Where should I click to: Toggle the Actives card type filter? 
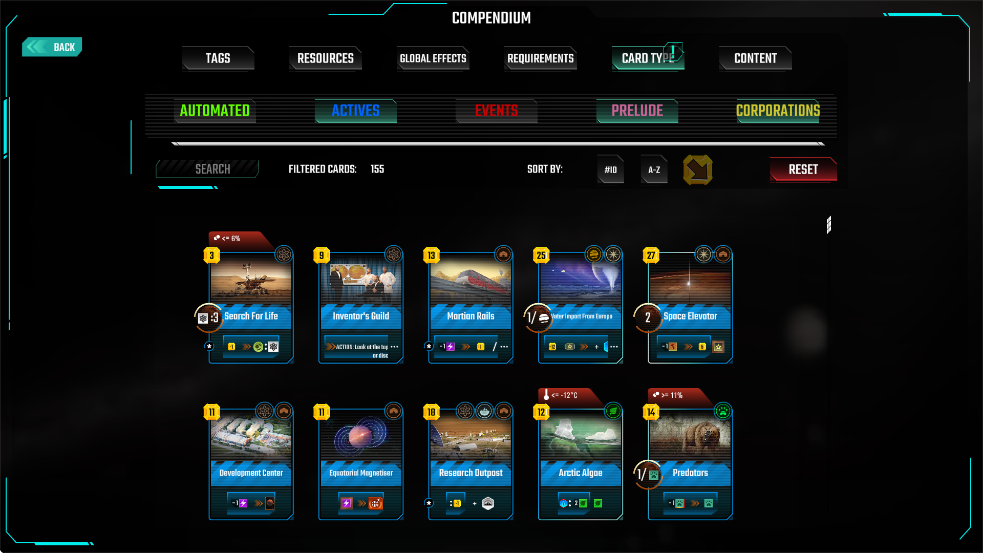pos(356,111)
